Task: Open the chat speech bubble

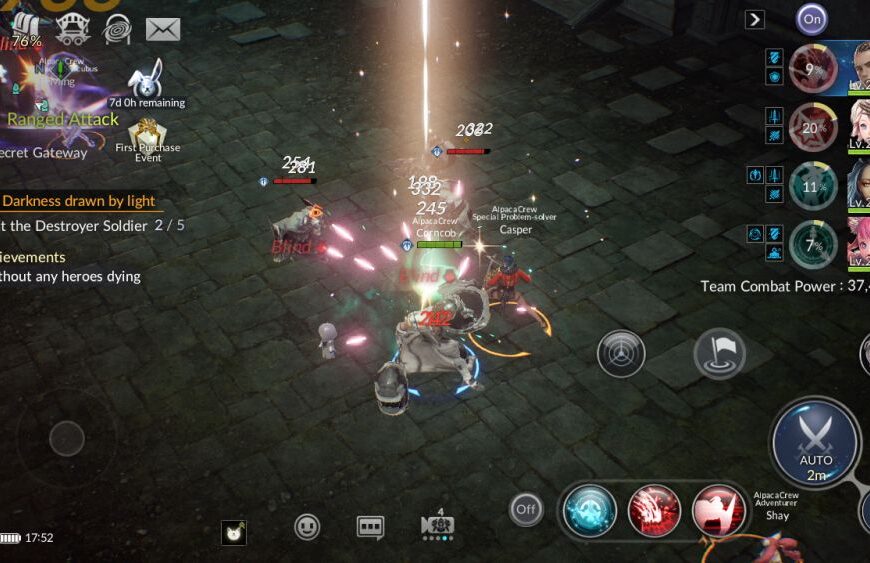Action: [370, 527]
